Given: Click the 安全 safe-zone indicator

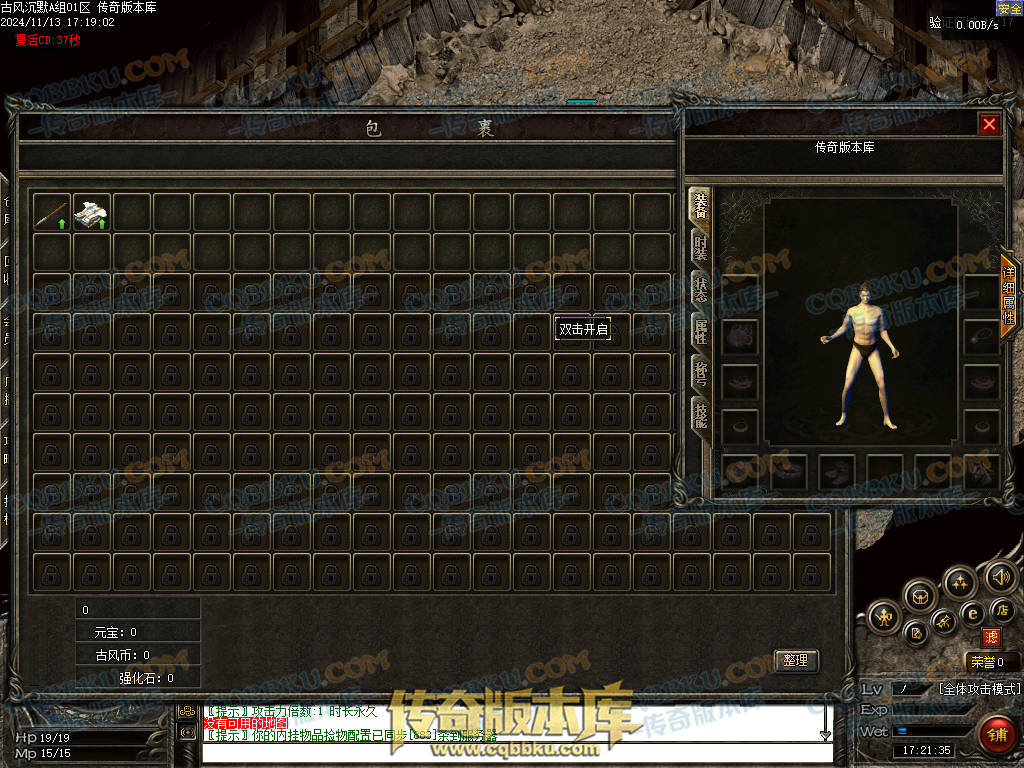Looking at the screenshot, I should click(x=1009, y=8).
